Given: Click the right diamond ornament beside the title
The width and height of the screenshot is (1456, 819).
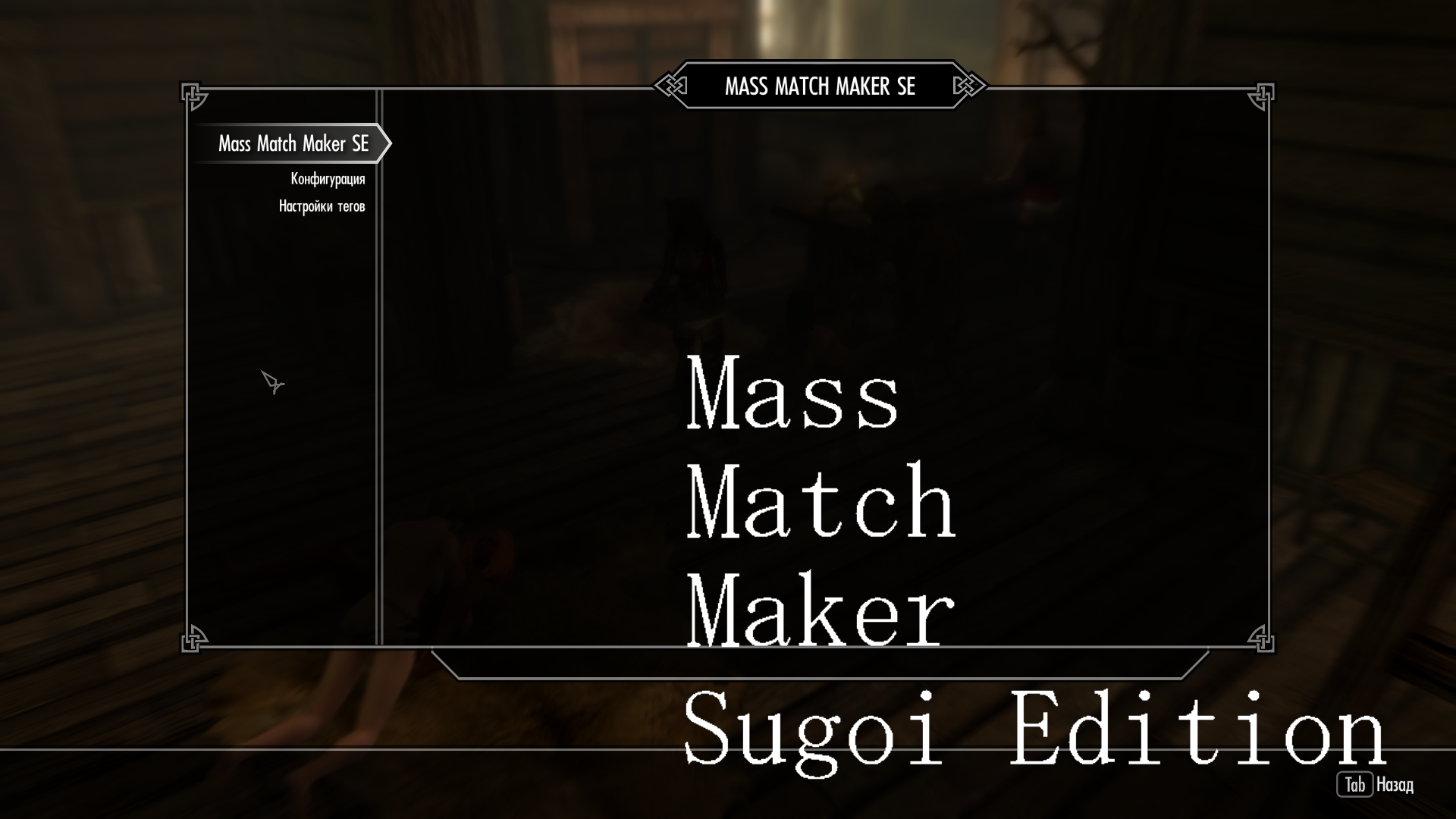Looking at the screenshot, I should [x=968, y=86].
